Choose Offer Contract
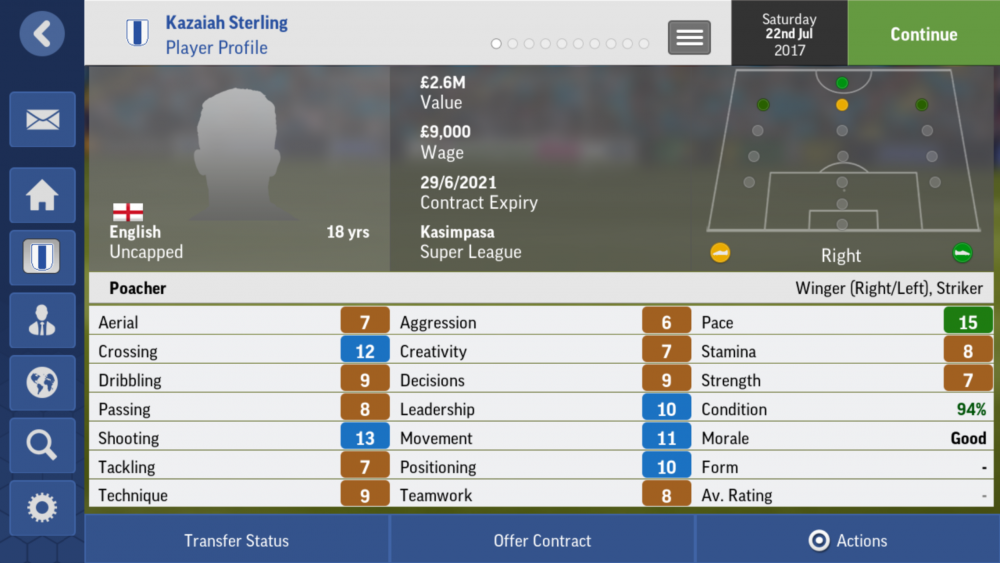Screen dimensions: 1000x563 click(x=542, y=540)
